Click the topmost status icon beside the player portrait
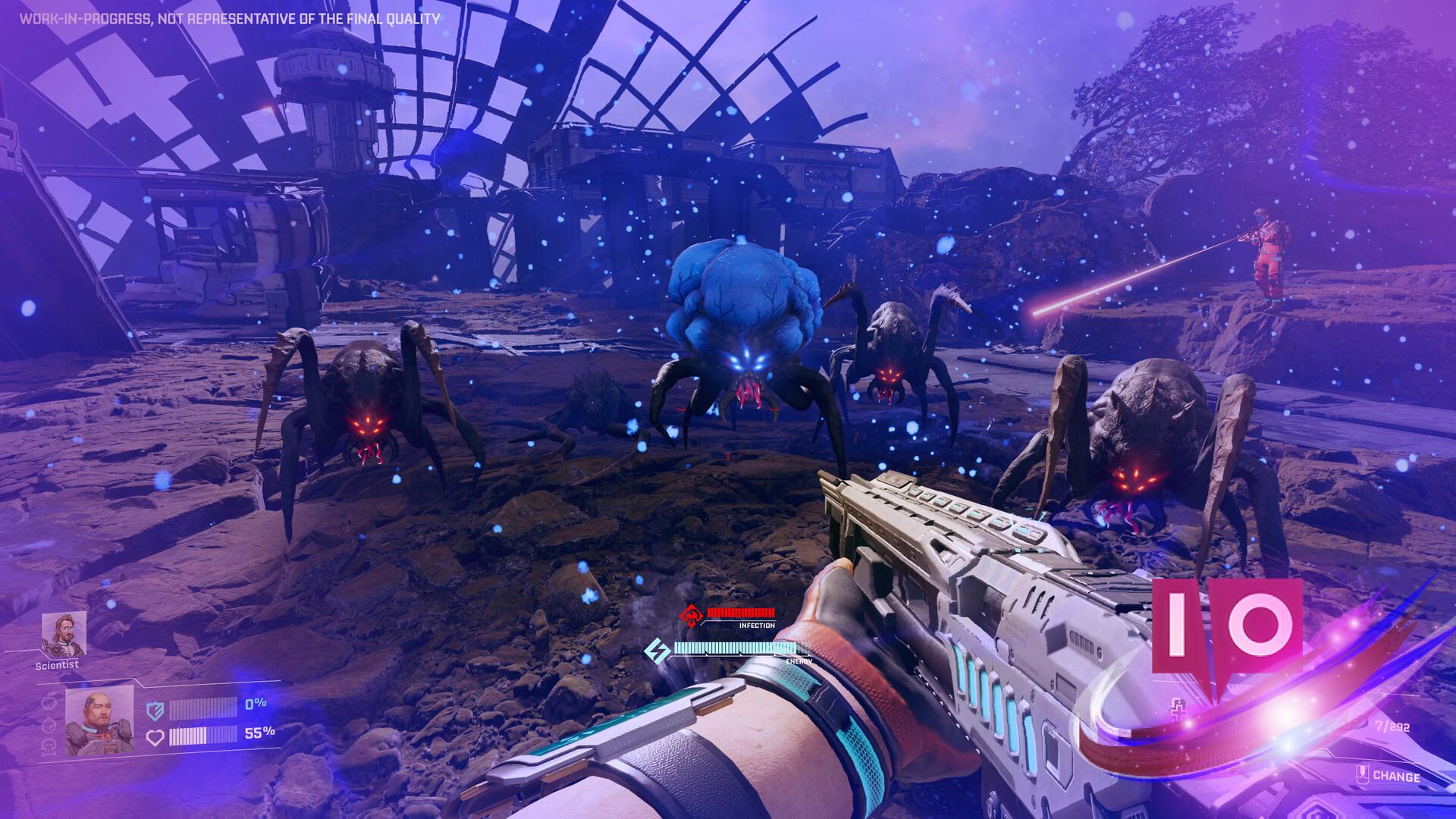 (49, 703)
